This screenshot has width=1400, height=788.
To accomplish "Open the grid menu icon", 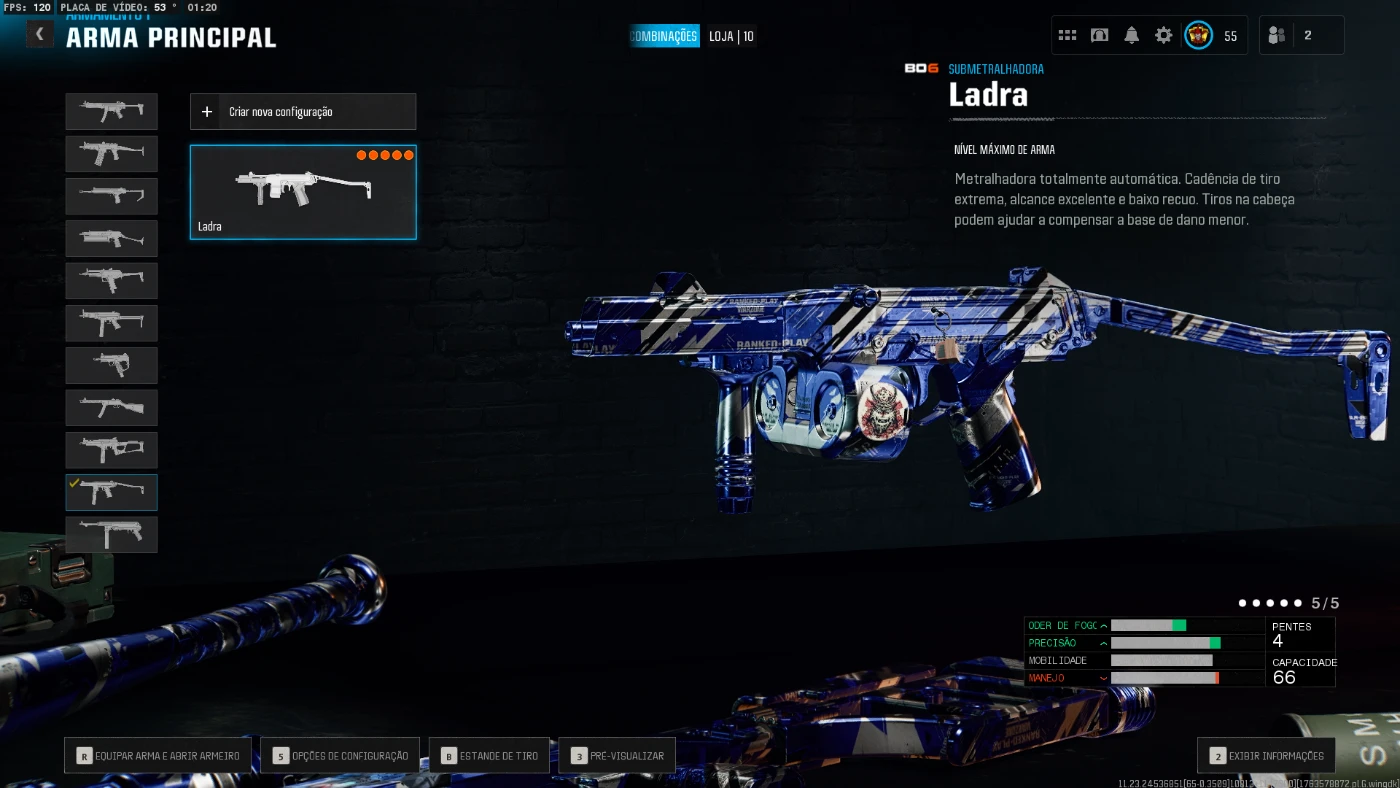I will click(1067, 35).
